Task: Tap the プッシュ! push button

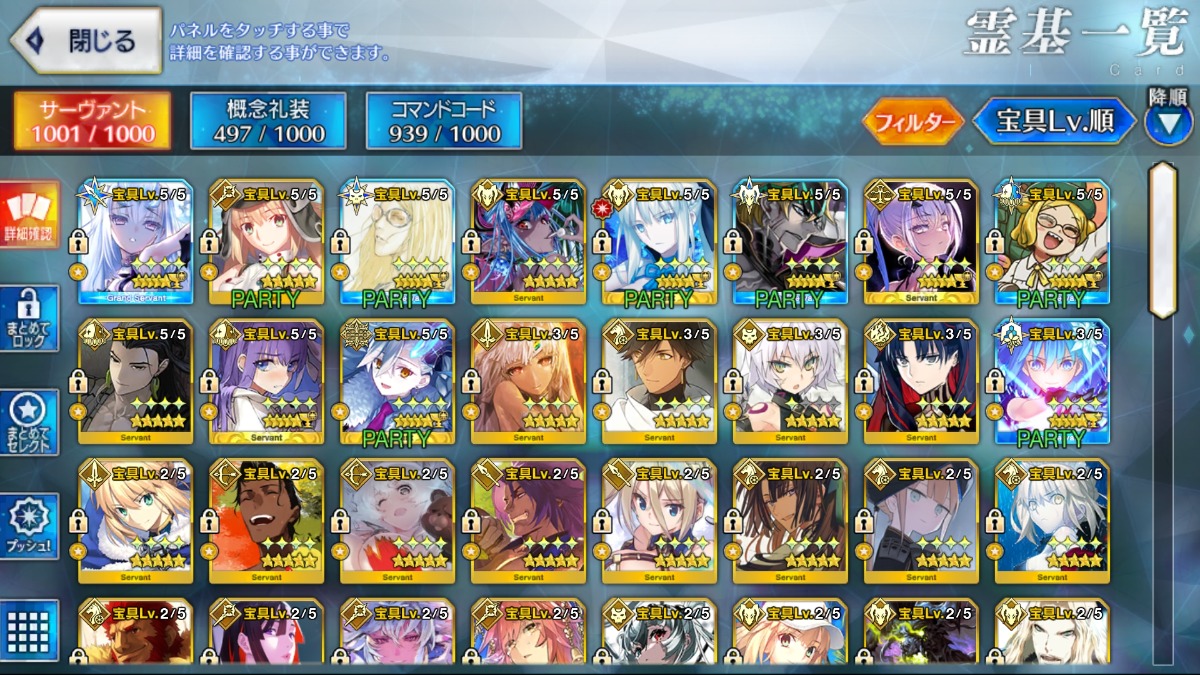Action: click(29, 526)
